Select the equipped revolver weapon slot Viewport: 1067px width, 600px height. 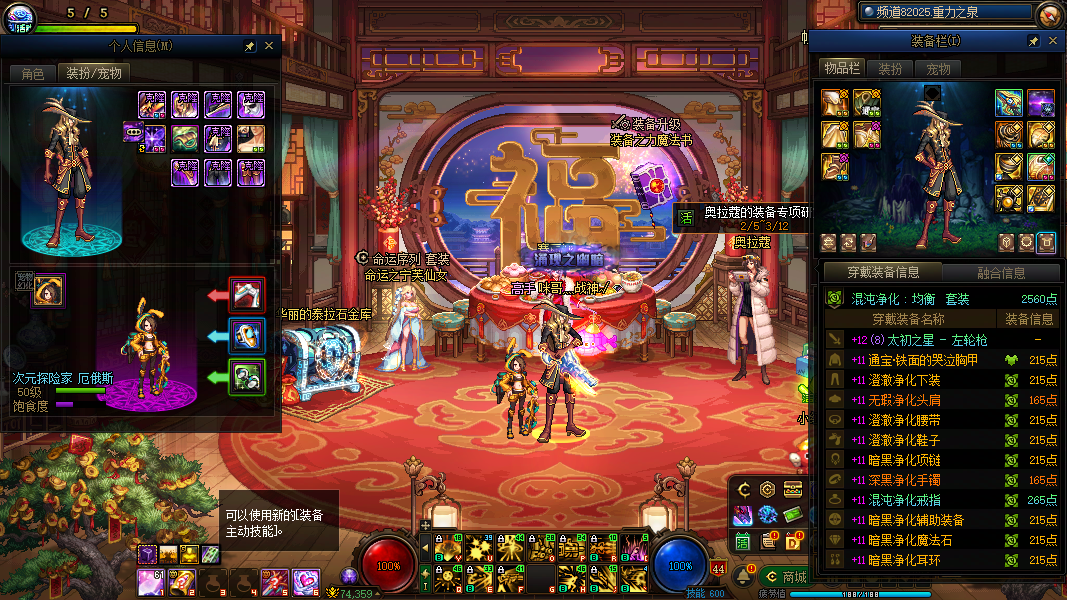tap(1008, 103)
